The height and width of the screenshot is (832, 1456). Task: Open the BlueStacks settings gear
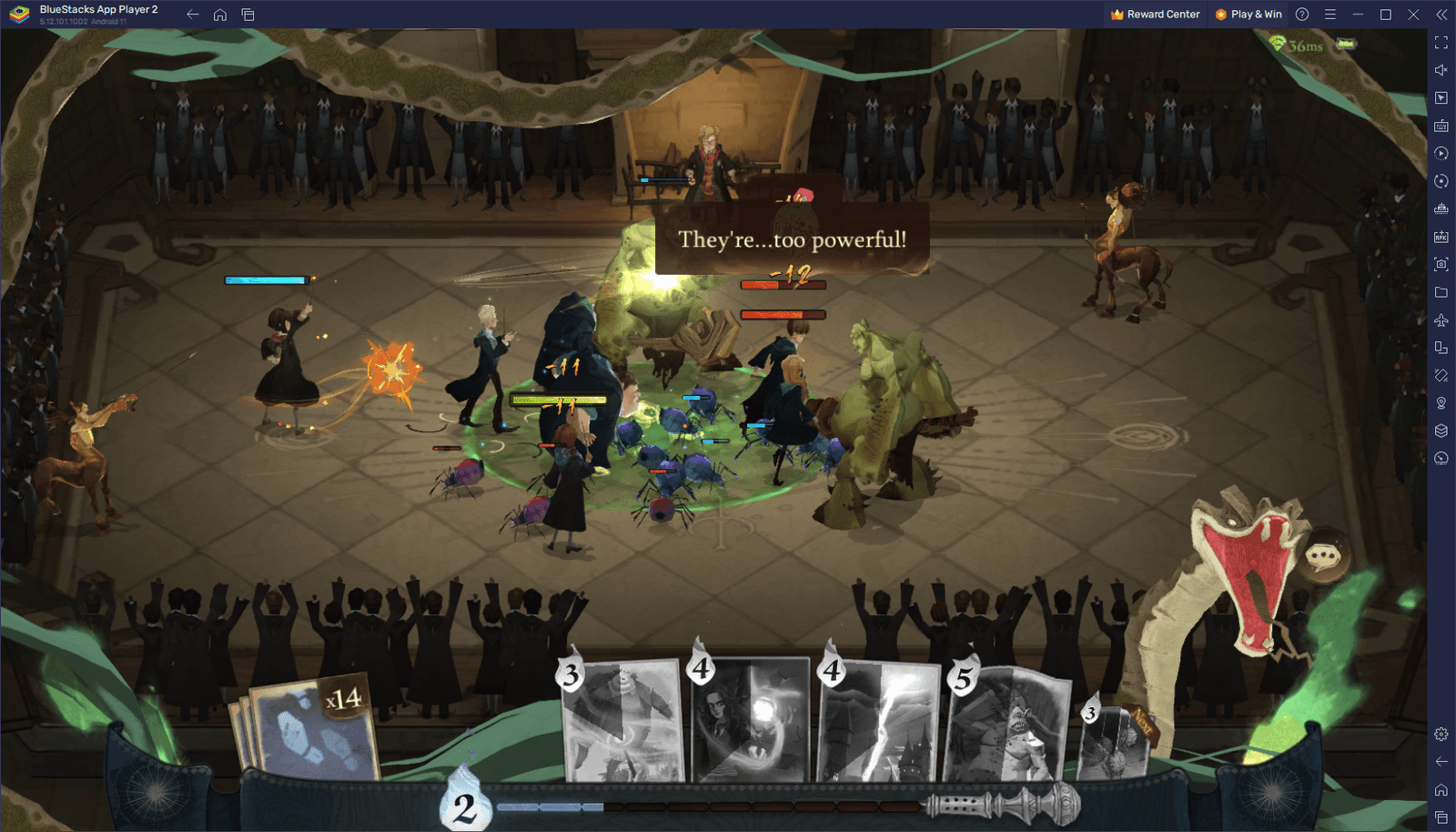[1441, 734]
